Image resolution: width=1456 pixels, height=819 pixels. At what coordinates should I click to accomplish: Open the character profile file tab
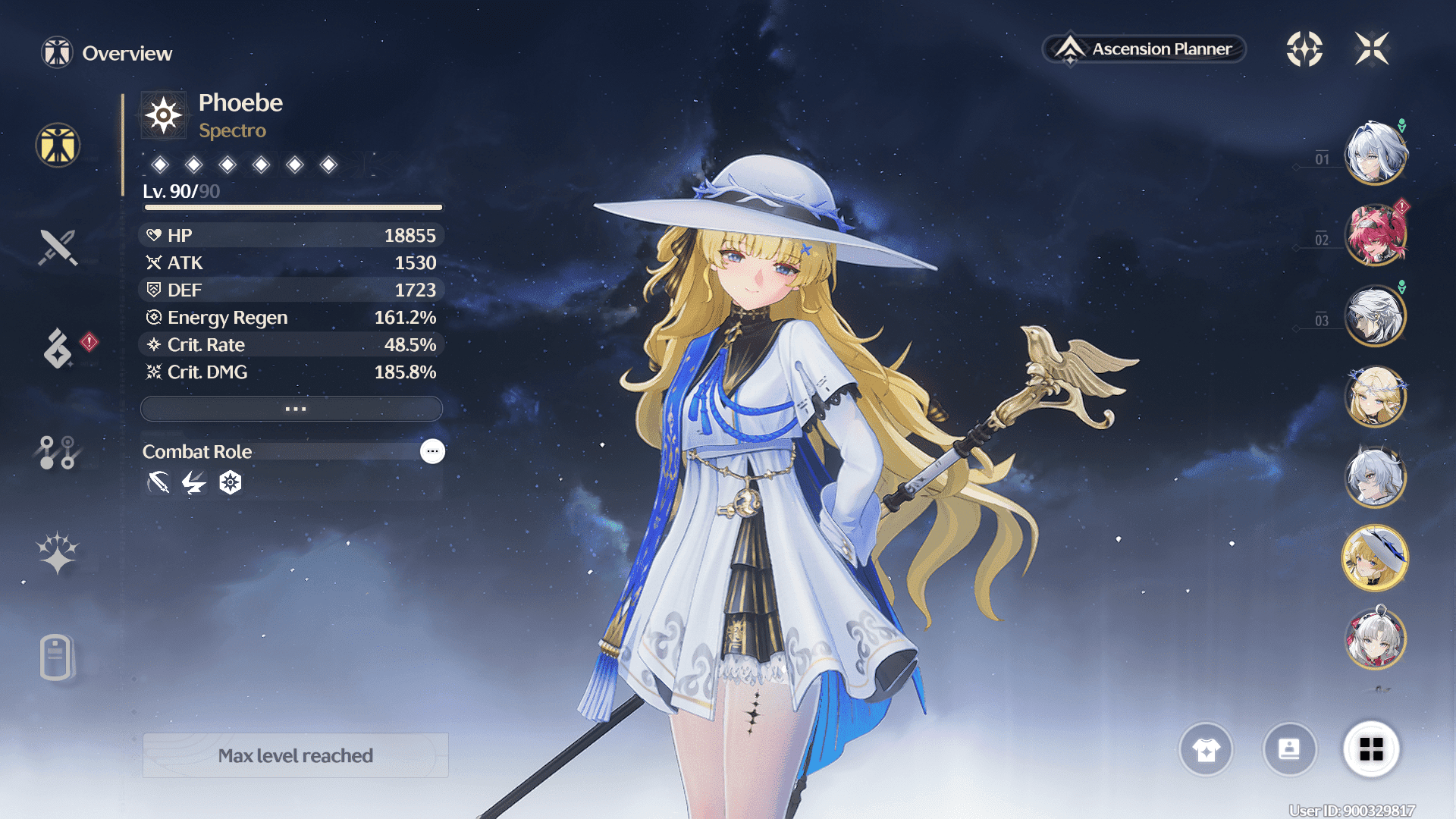56,657
